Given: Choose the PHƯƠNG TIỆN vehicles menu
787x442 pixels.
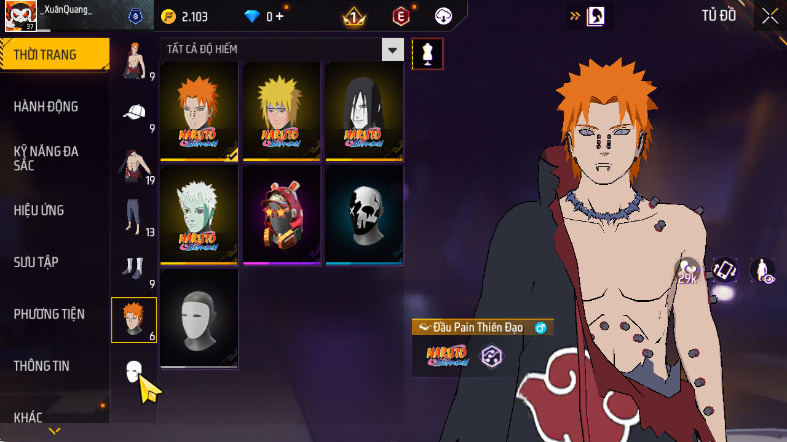Looking at the screenshot, I should (x=49, y=314).
